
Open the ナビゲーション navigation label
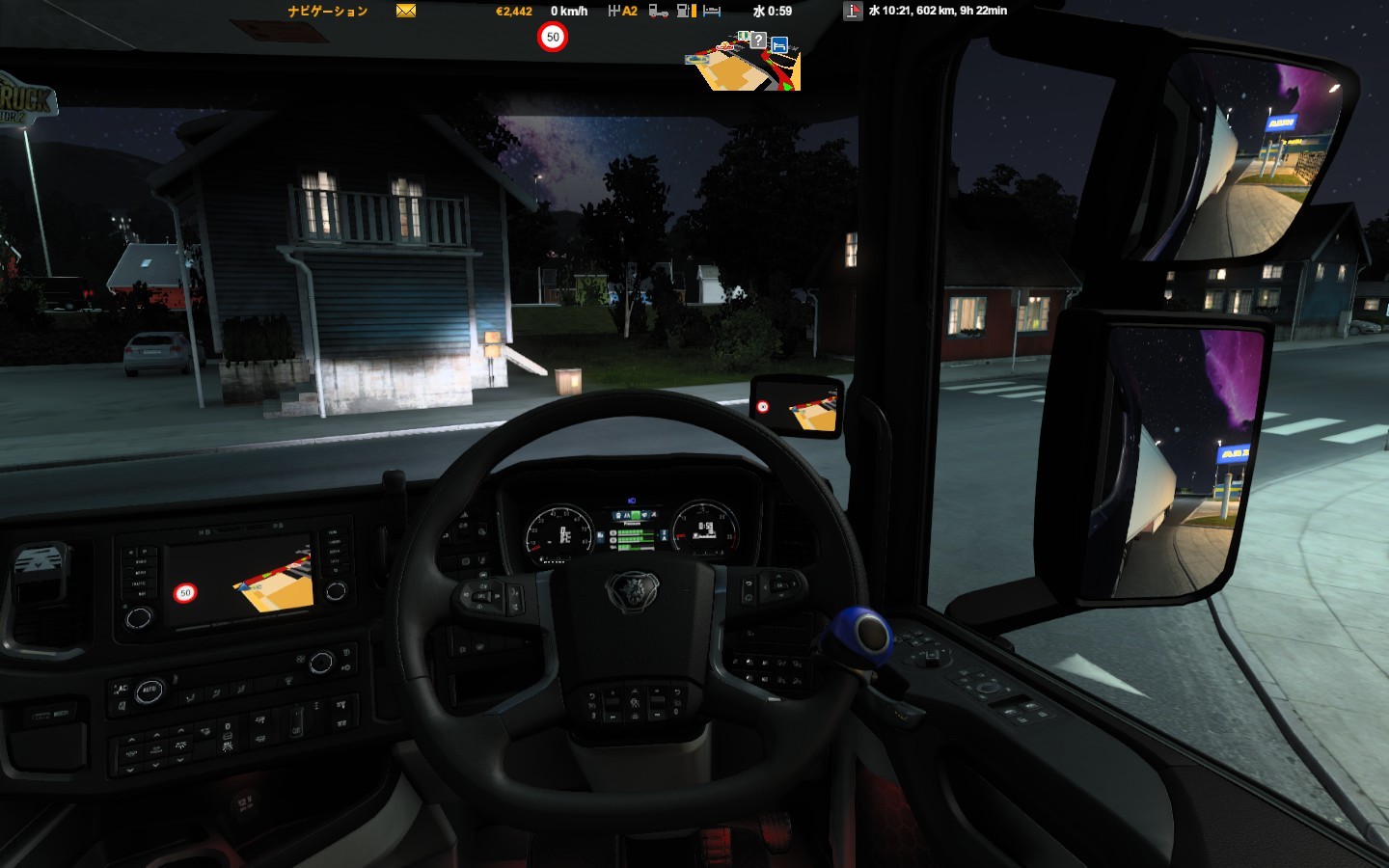coord(328,12)
